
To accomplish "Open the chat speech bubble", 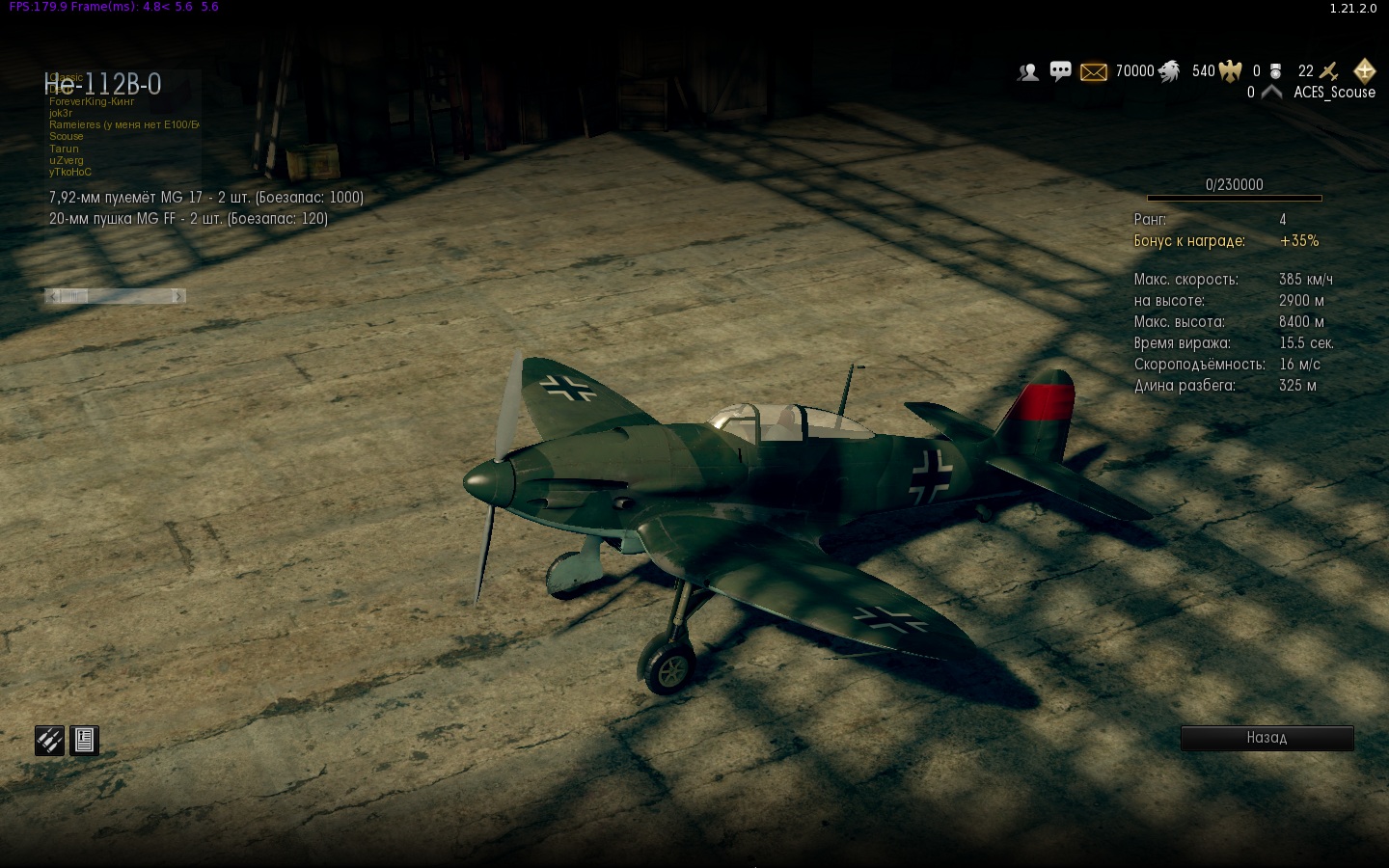I will pos(1060,71).
